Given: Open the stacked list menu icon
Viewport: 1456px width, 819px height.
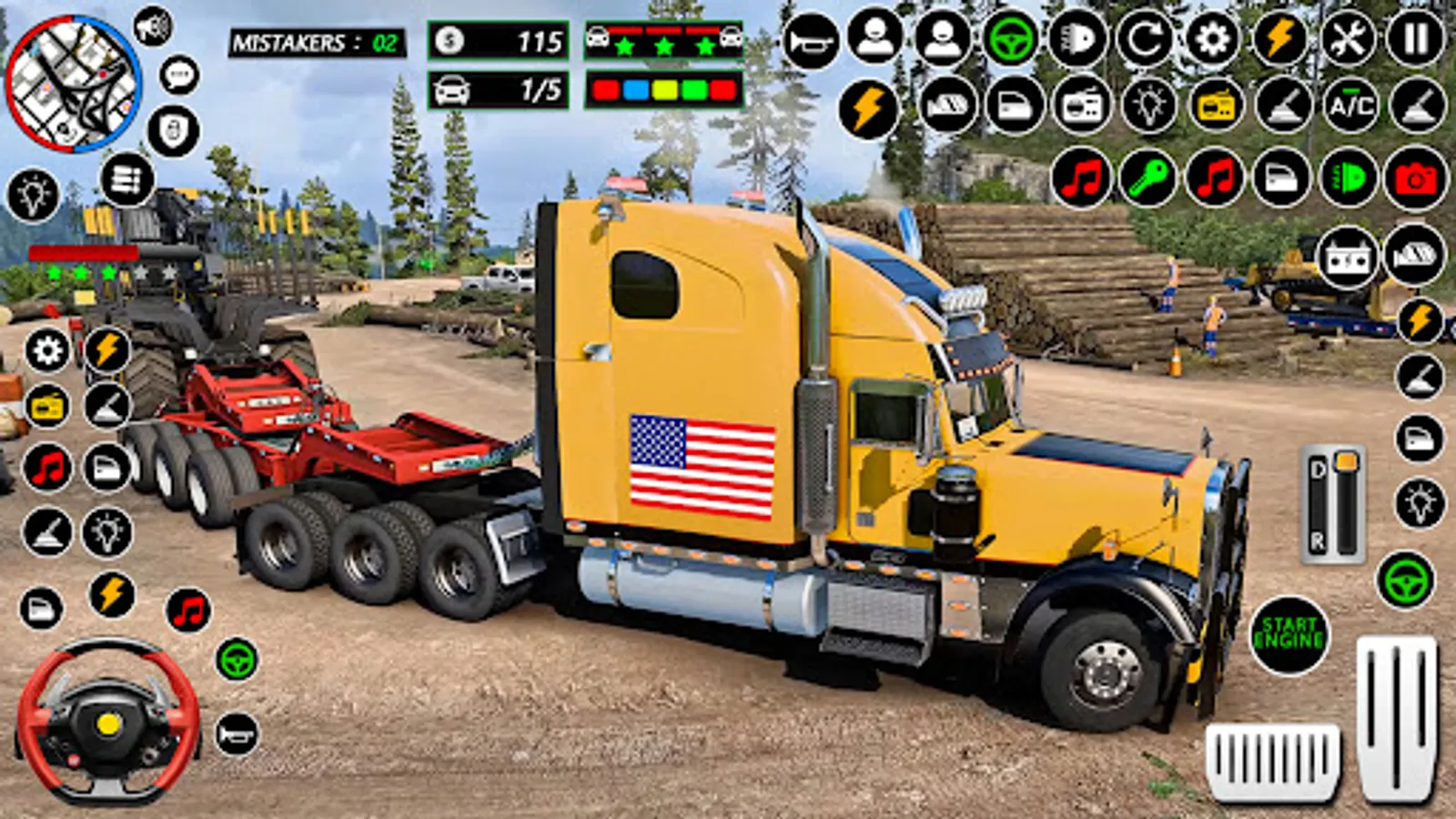Looking at the screenshot, I should (126, 179).
